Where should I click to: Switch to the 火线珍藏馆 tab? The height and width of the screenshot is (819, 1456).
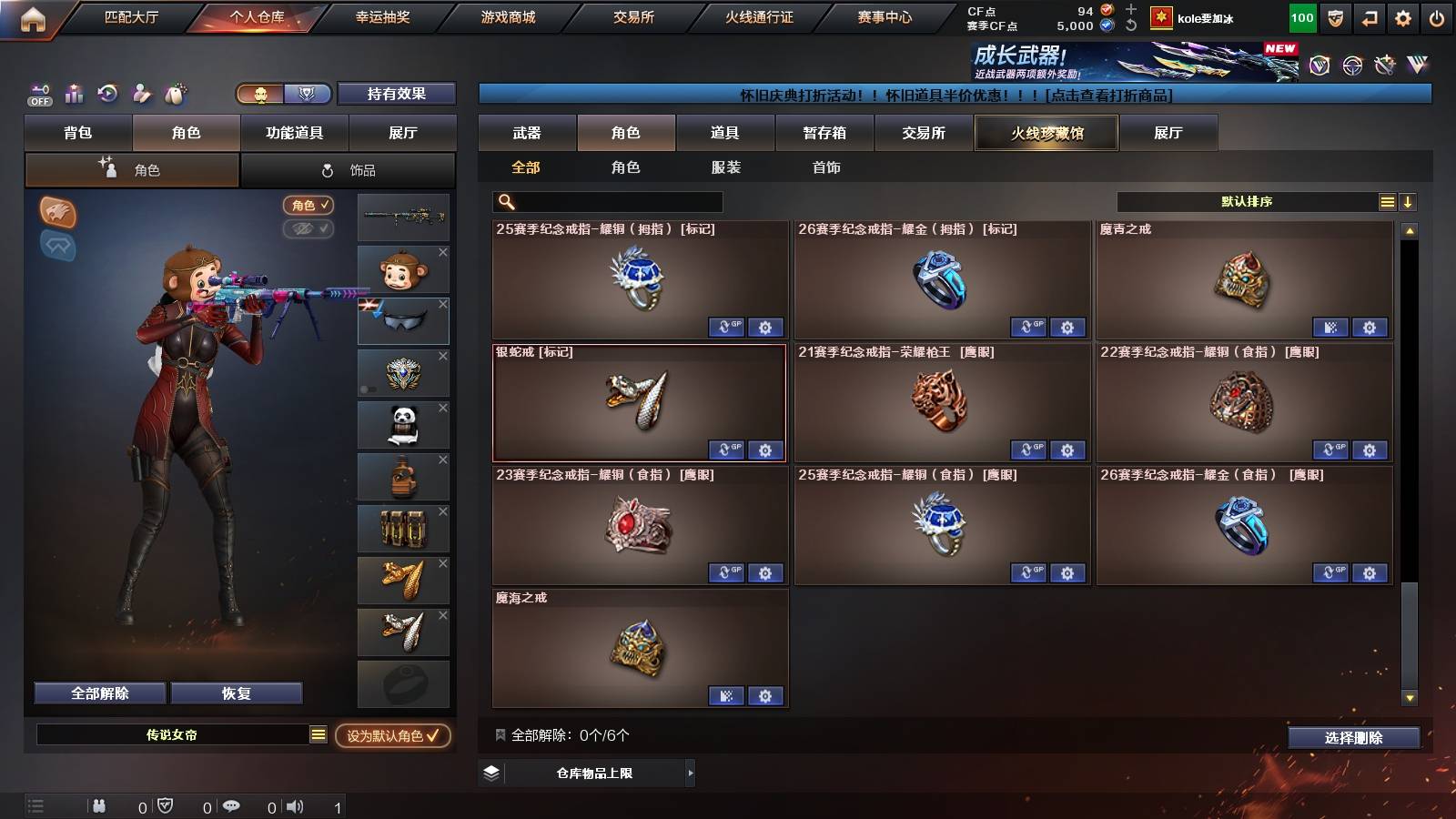(x=1046, y=133)
